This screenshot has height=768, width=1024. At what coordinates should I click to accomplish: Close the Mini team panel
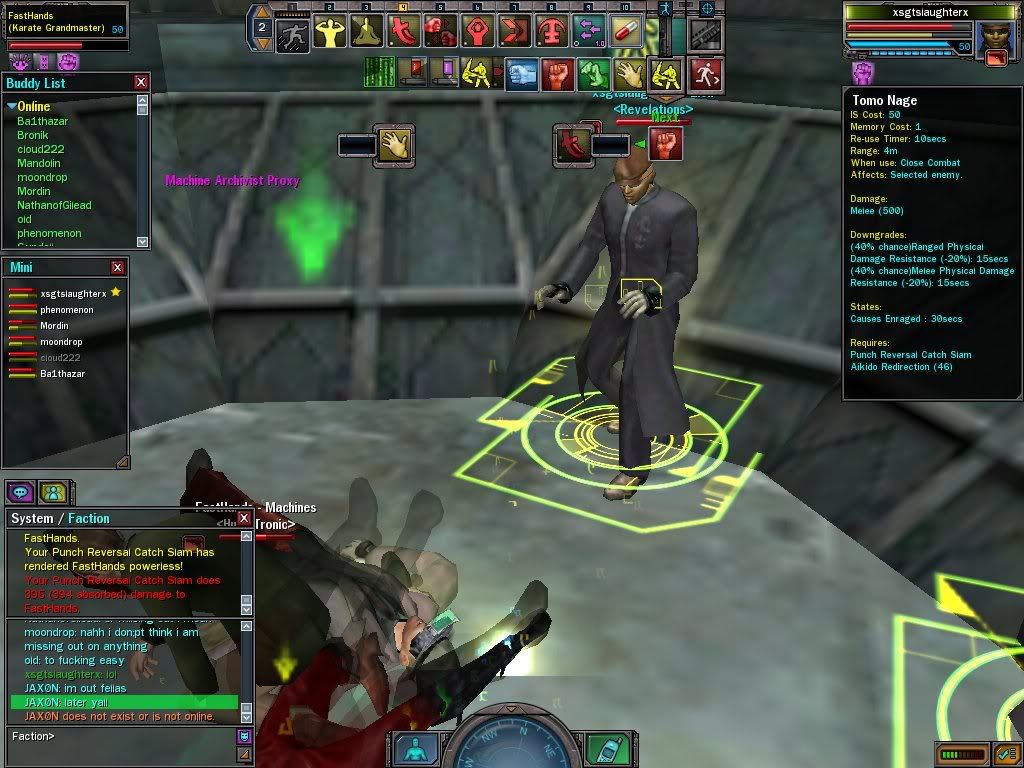click(118, 267)
